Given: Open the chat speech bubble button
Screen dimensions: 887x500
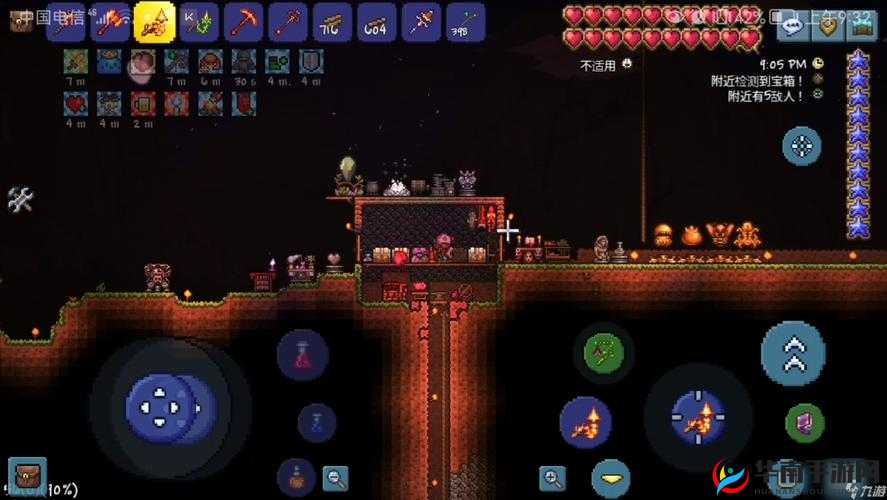Looking at the screenshot, I should point(793,26).
